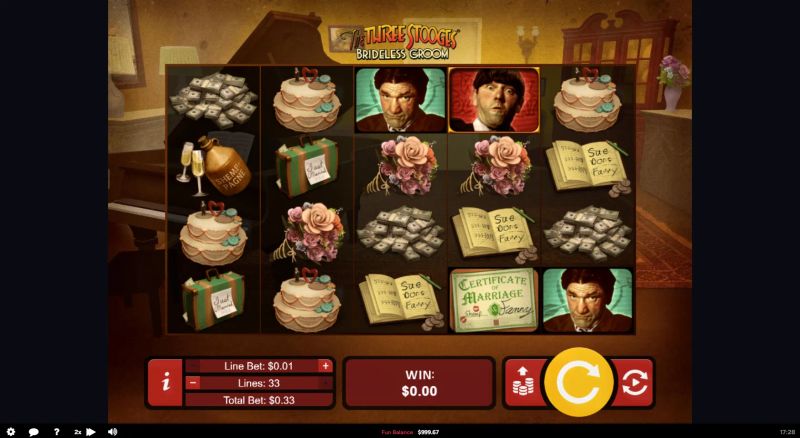Open the paytable info button

coord(165,382)
